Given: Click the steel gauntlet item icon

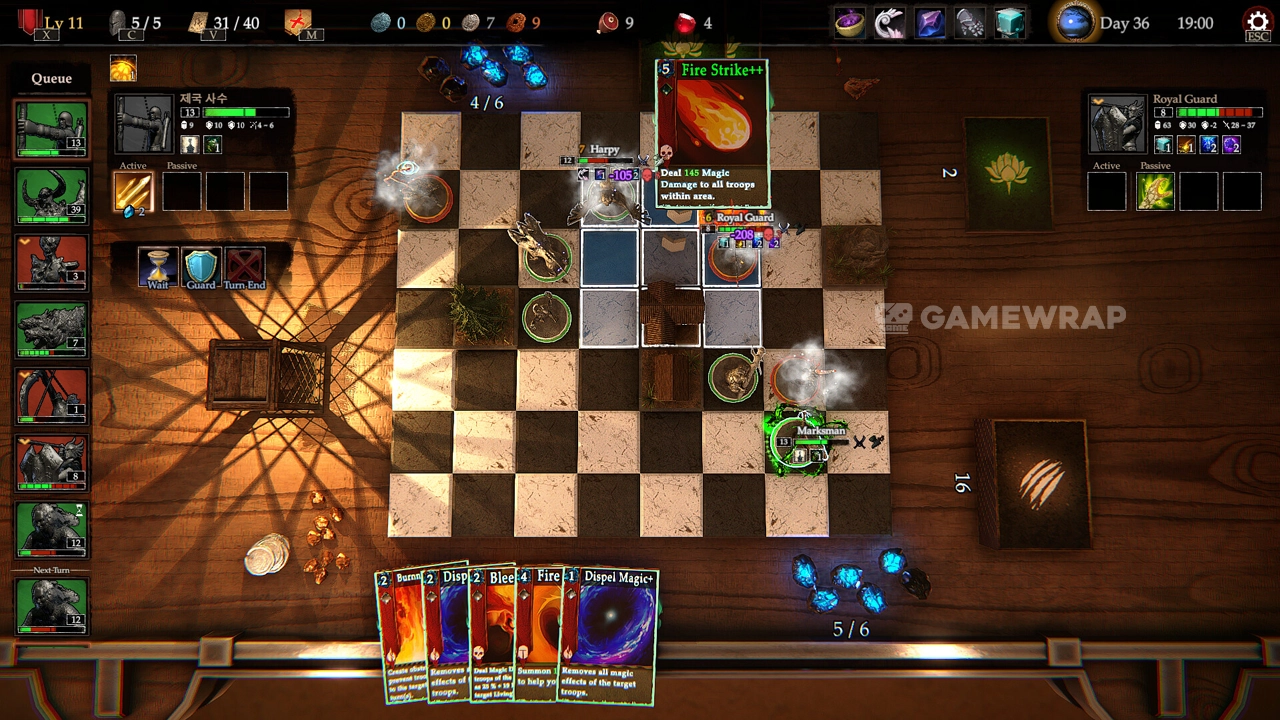Looking at the screenshot, I should point(970,23).
